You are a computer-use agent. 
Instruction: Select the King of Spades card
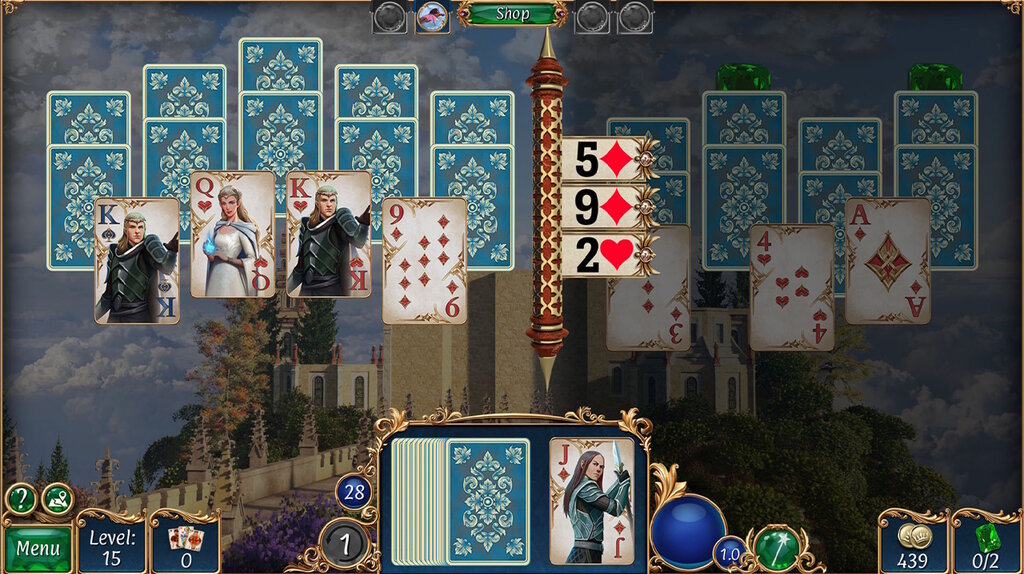[137, 260]
